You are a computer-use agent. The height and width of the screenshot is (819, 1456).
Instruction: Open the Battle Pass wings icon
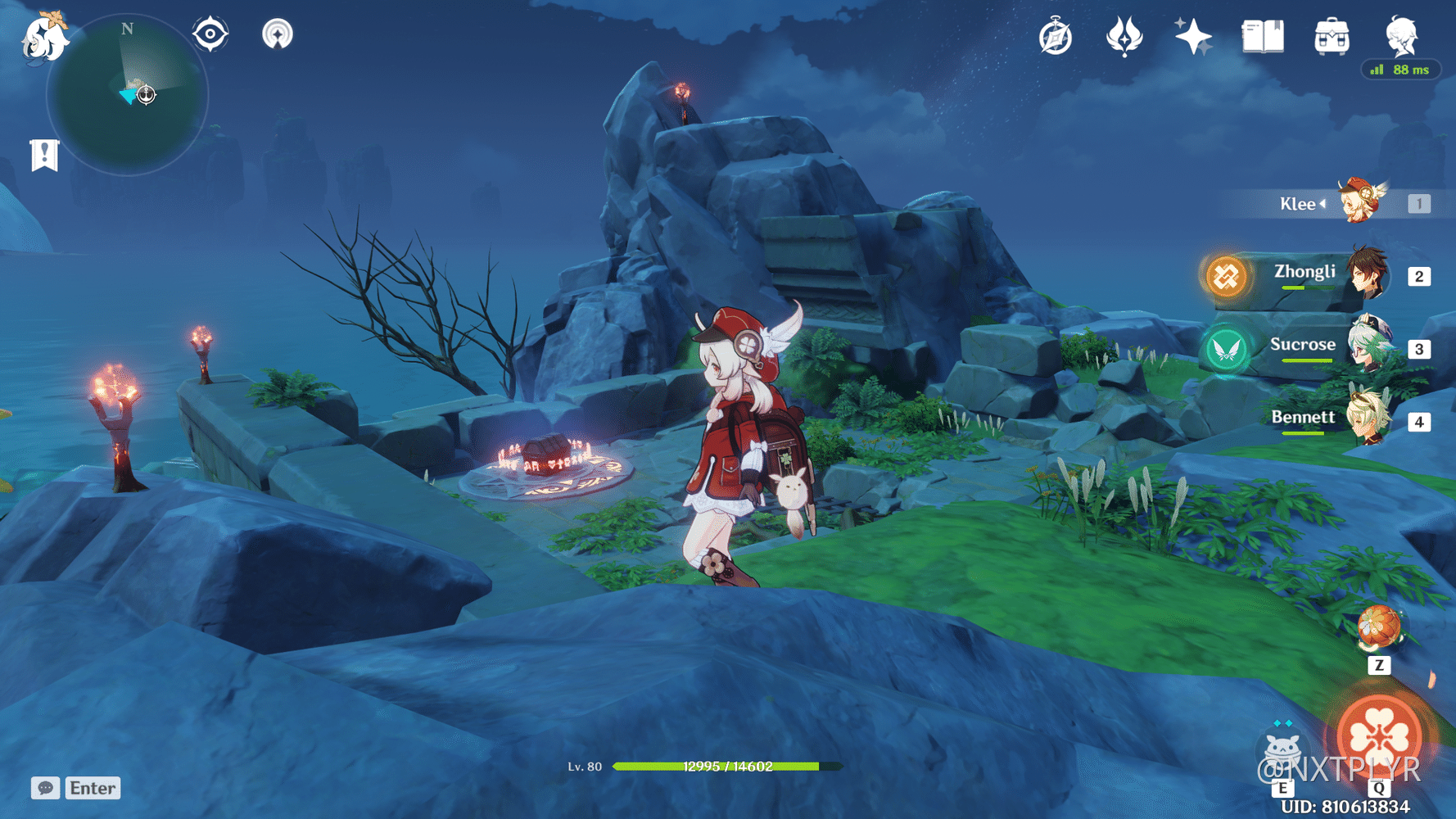[1125, 36]
